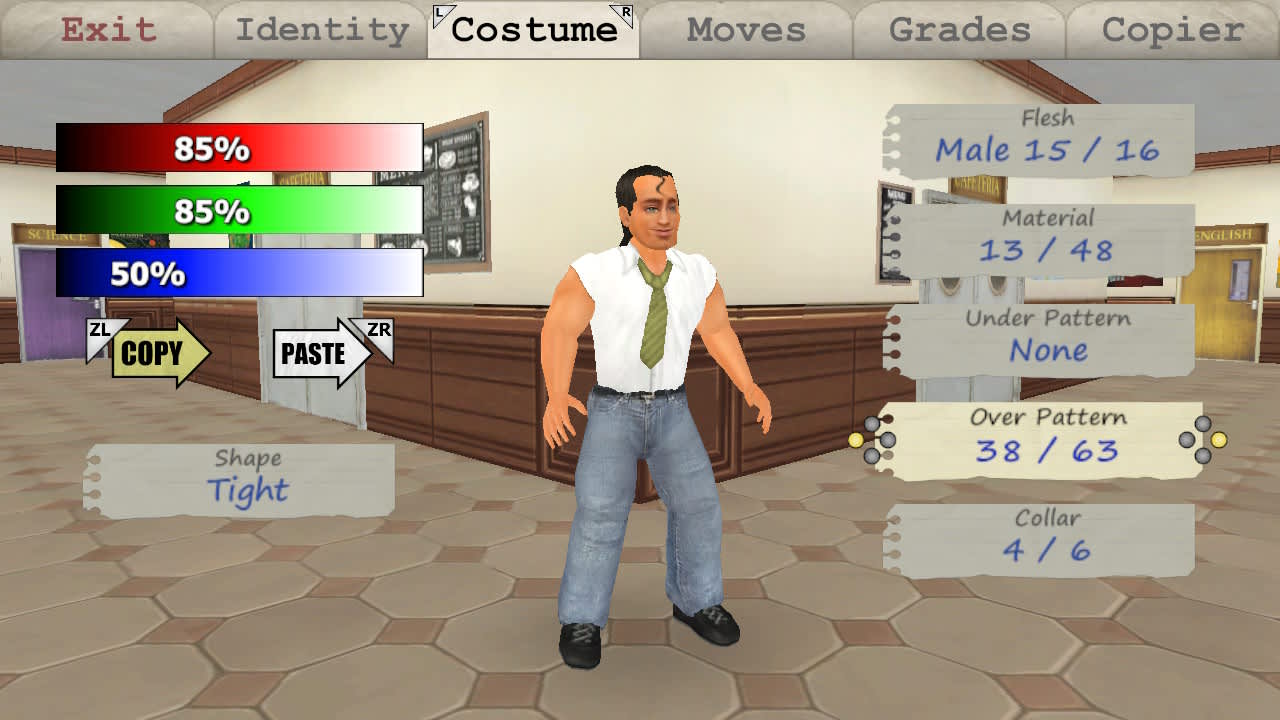Open the Moves tab

pyautogui.click(x=745, y=30)
